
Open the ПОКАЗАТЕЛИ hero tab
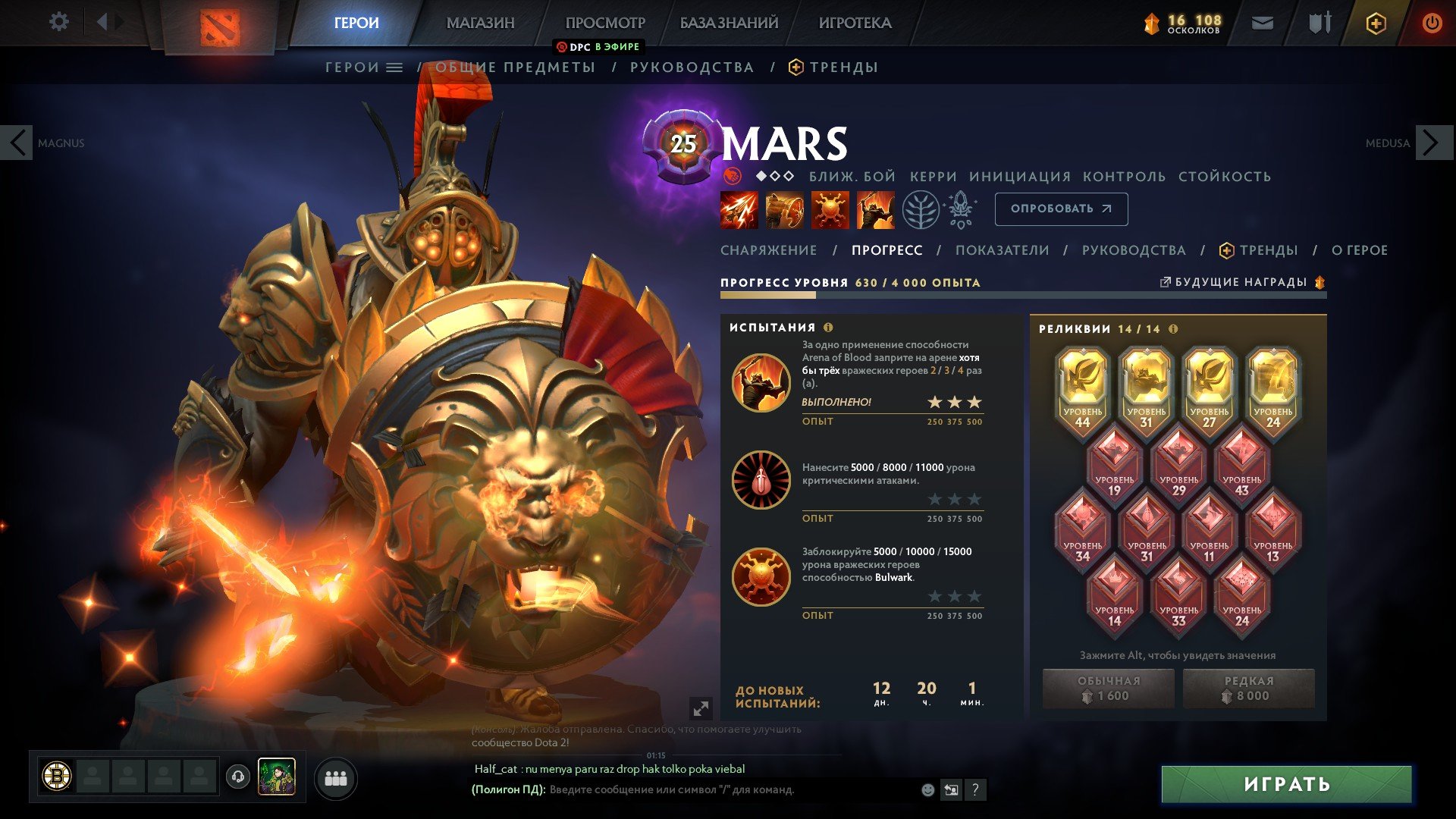click(x=1002, y=250)
